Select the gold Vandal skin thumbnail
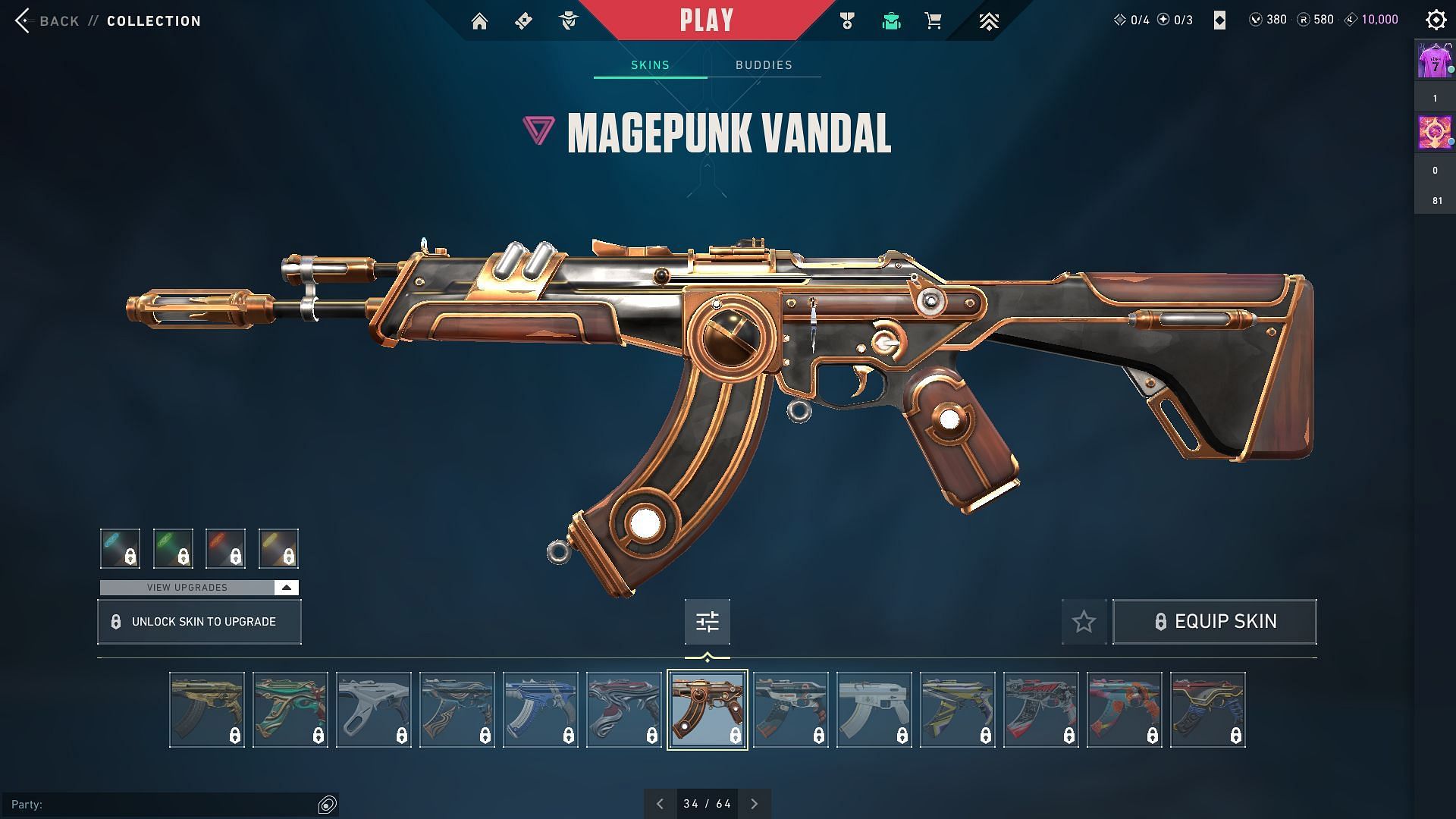This screenshot has width=1456, height=819. pos(207,710)
